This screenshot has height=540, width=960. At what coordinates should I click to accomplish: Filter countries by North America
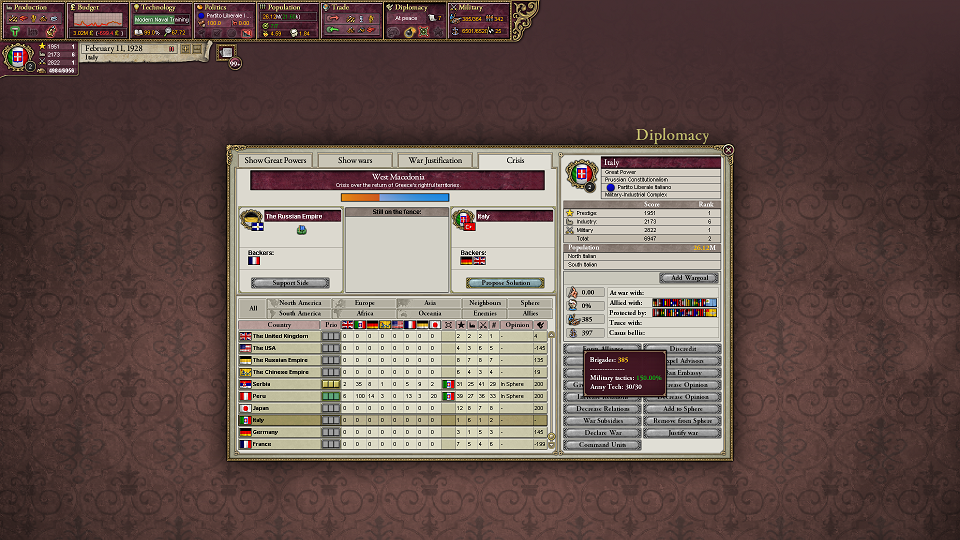[x=299, y=302]
